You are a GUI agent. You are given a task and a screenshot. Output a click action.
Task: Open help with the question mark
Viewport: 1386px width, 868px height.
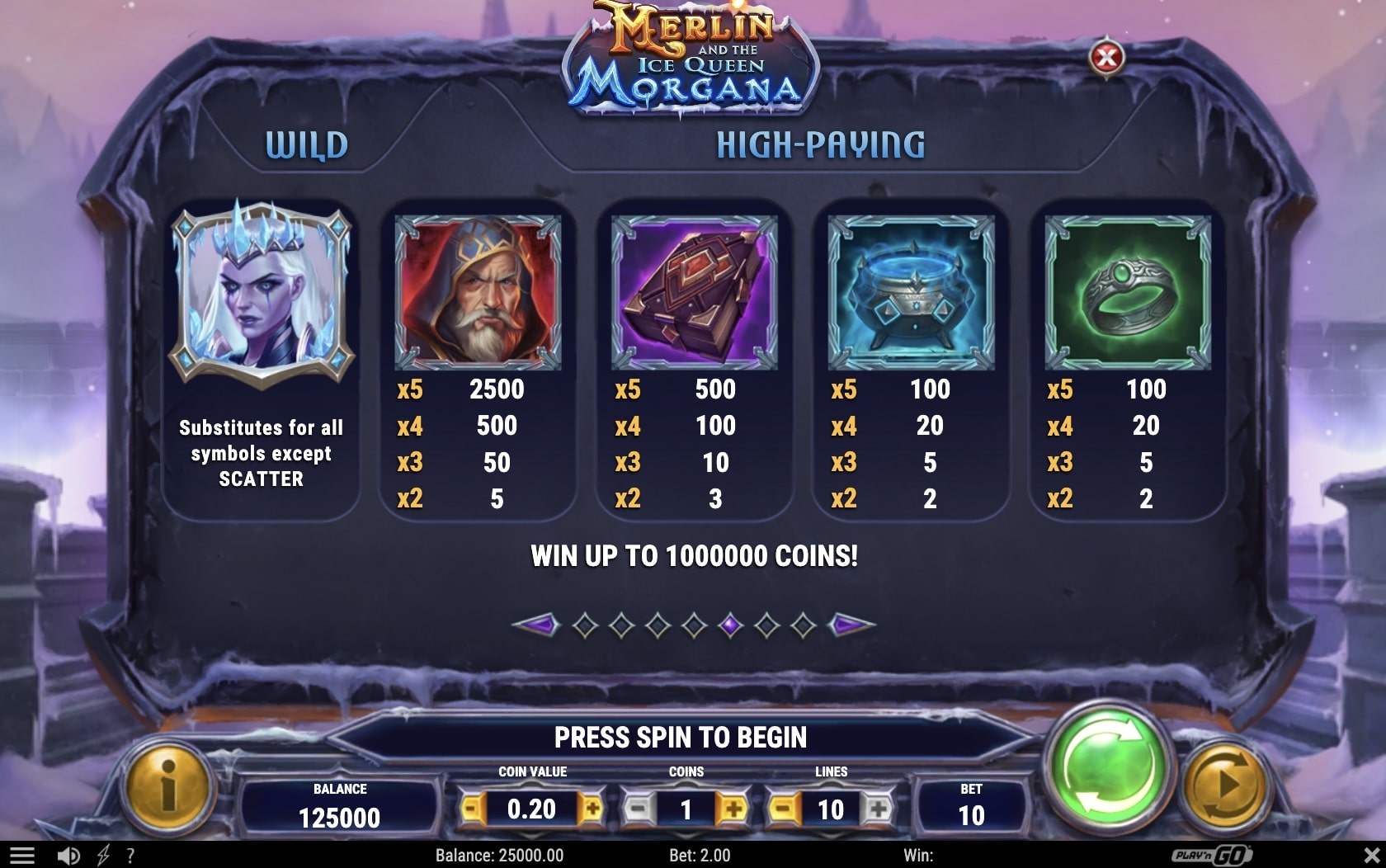tap(130, 856)
